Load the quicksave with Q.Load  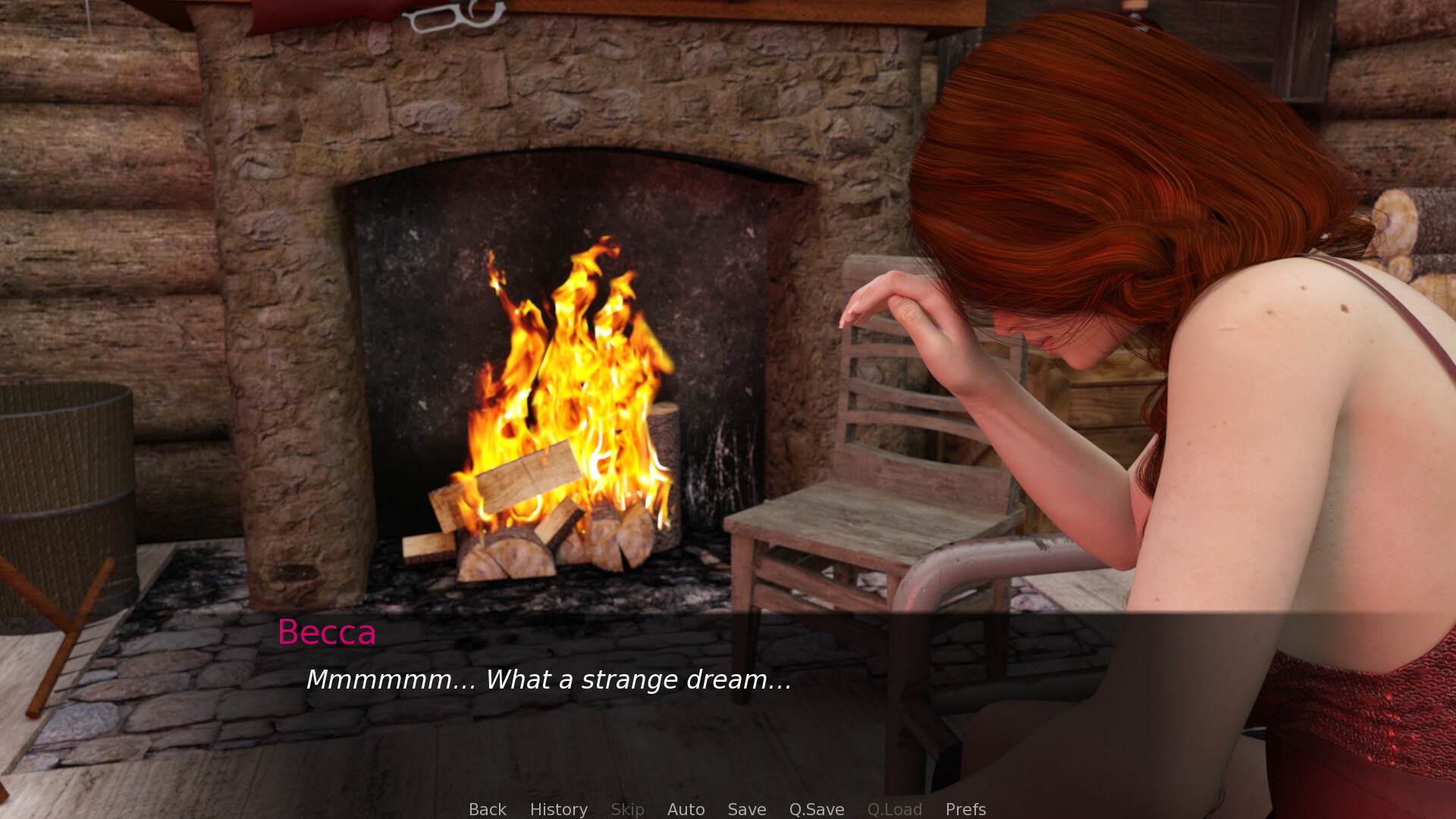(894, 809)
